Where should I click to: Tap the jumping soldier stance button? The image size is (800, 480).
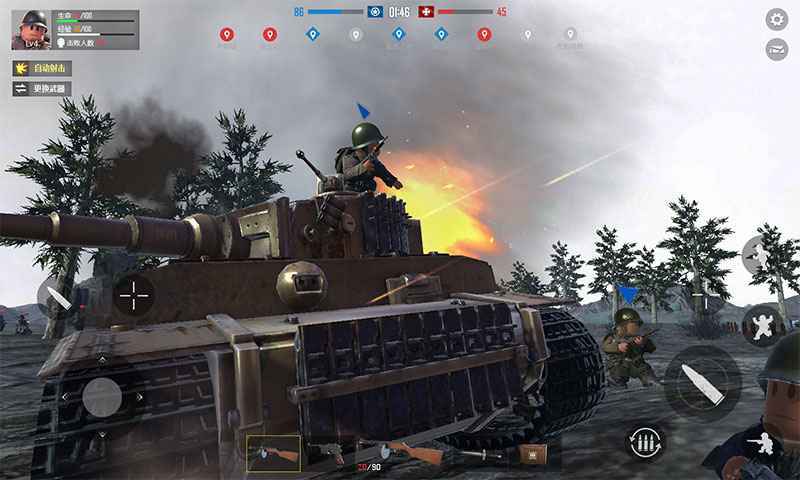pyautogui.click(x=762, y=325)
